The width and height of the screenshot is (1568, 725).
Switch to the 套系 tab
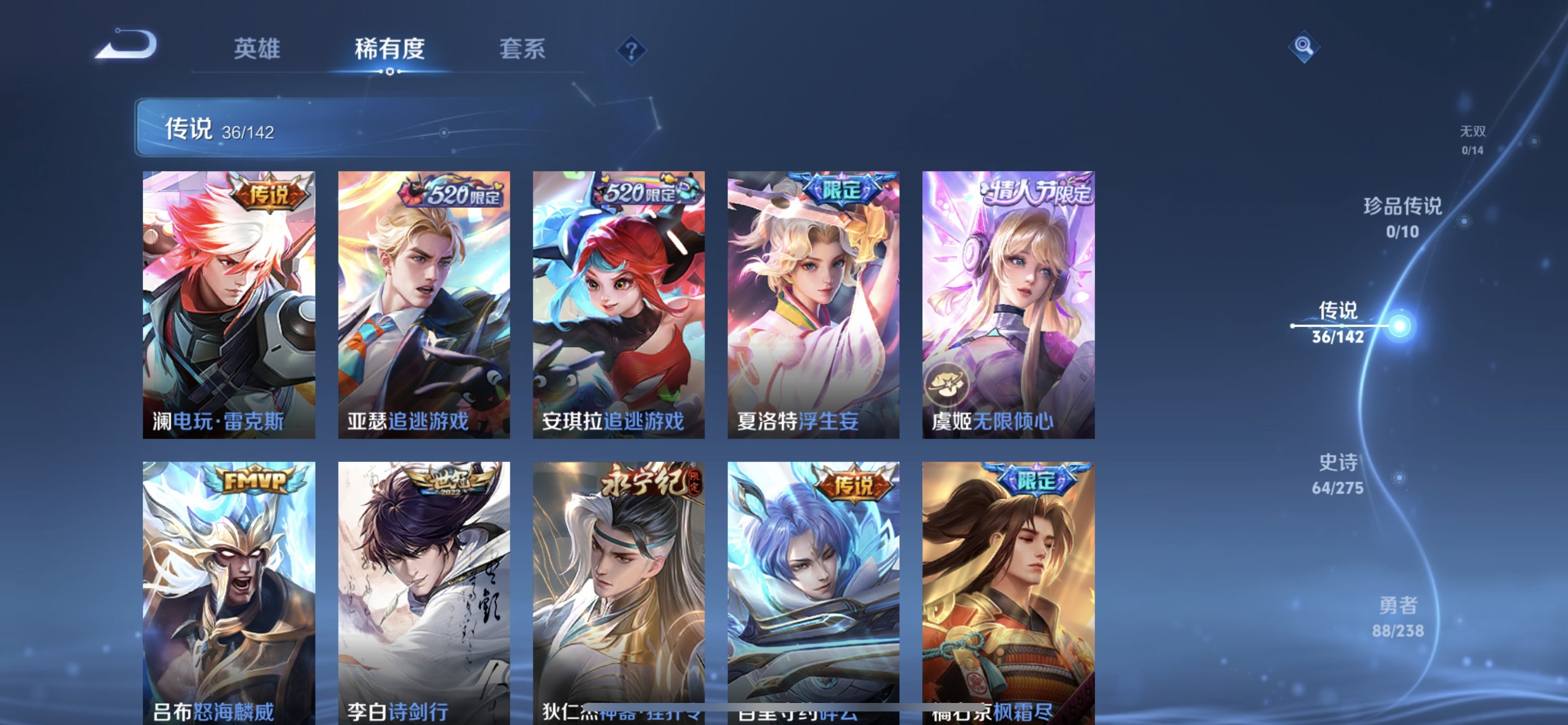pos(522,50)
